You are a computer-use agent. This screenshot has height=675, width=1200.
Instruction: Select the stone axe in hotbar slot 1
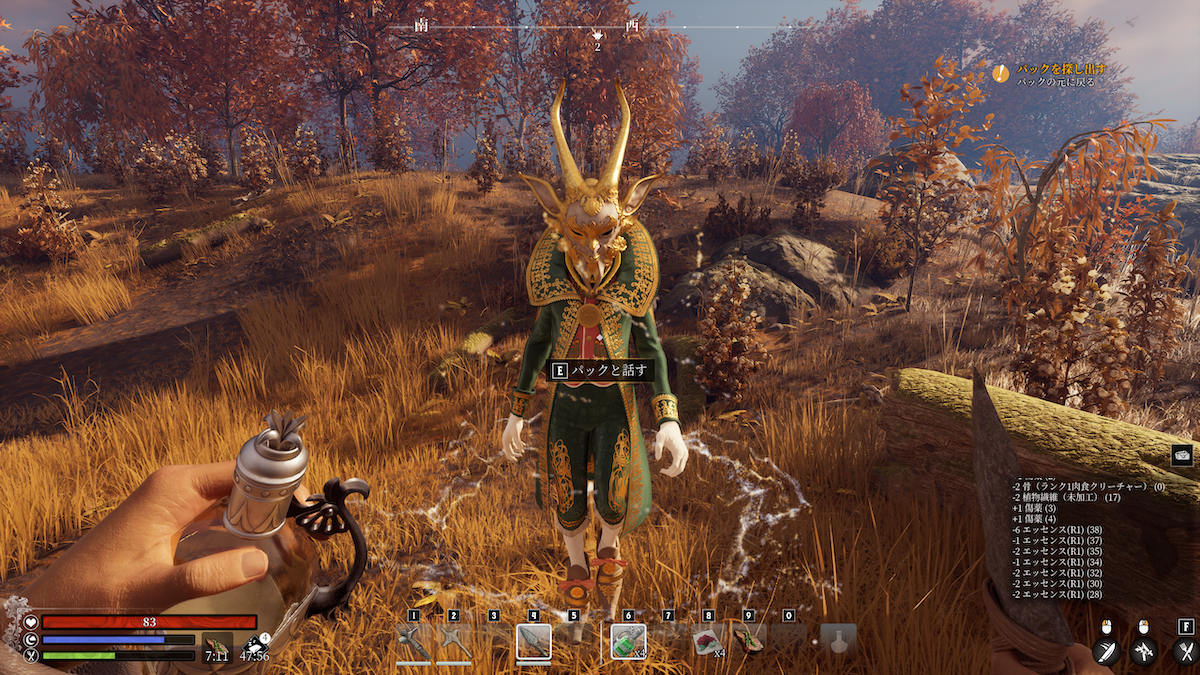pos(413,641)
